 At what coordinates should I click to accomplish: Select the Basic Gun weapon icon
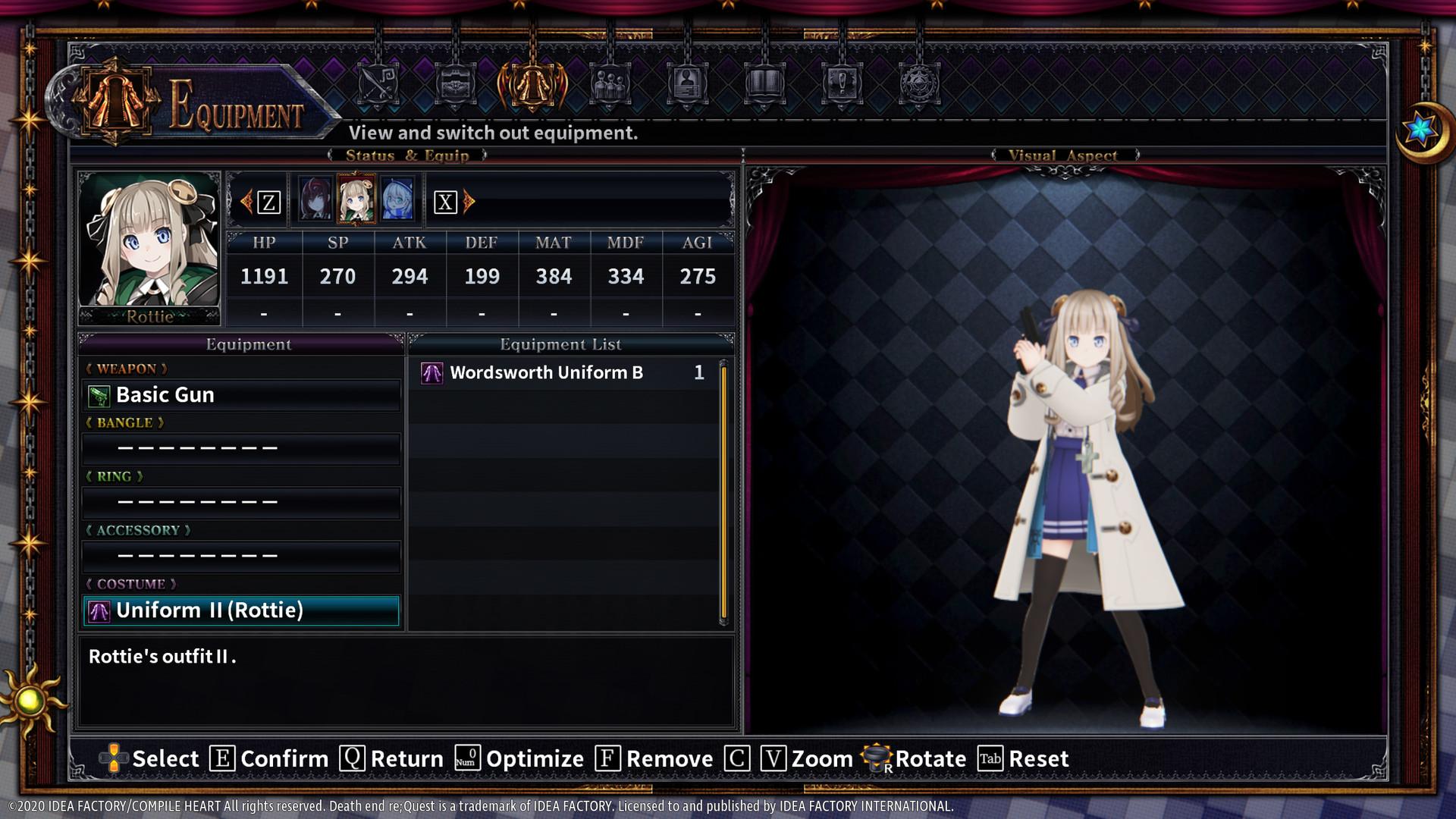pos(99,394)
